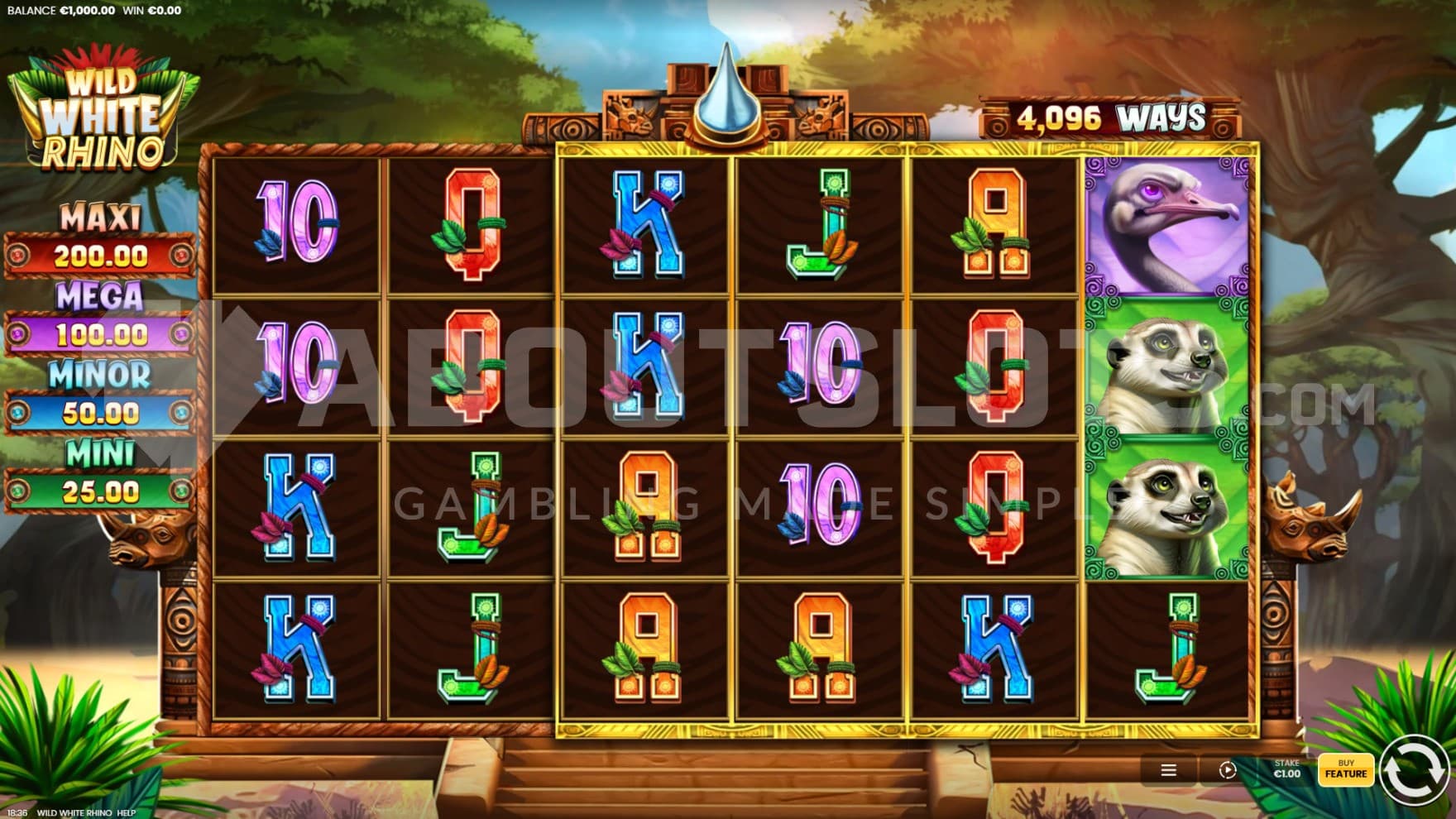Open the hamburger menu
This screenshot has width=1456, height=819.
tap(1168, 770)
